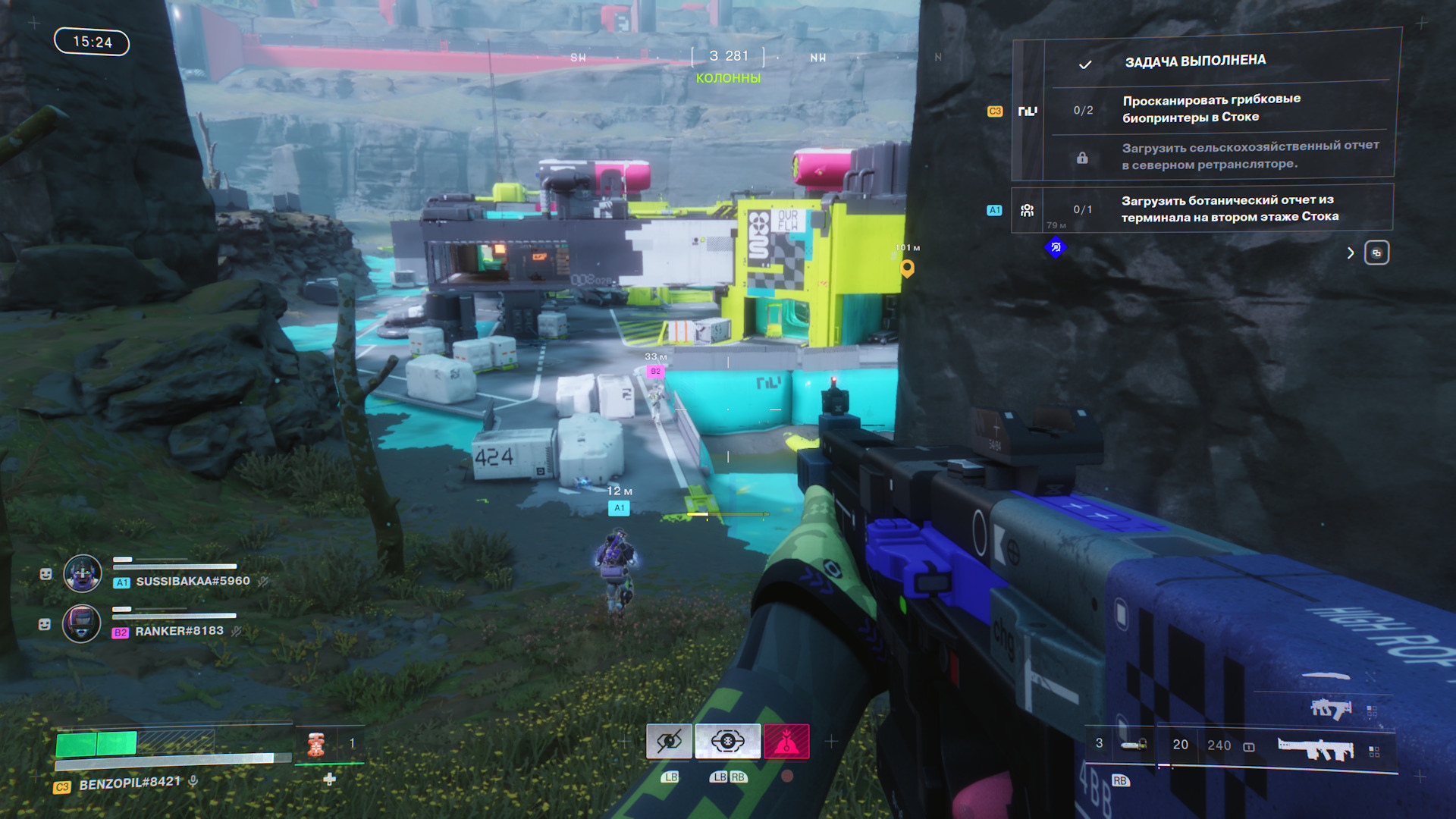Activate the ability icon with dashed outline

727,741
